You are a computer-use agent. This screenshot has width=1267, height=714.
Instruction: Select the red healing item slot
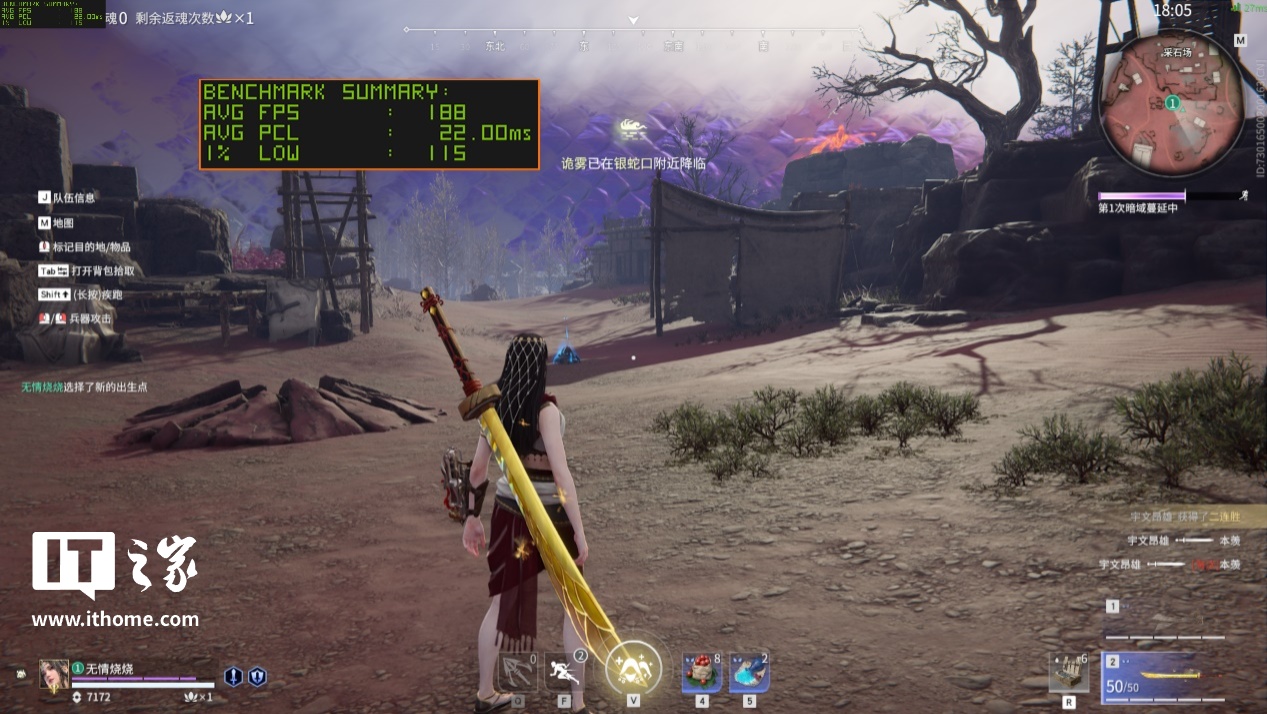(701, 672)
